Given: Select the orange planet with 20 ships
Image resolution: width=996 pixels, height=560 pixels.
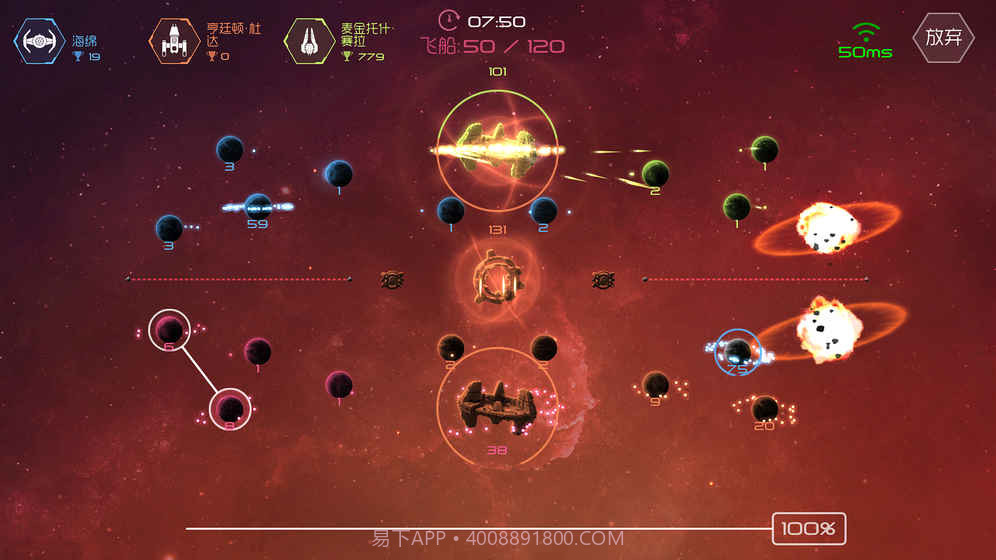Looking at the screenshot, I should pyautogui.click(x=765, y=408).
